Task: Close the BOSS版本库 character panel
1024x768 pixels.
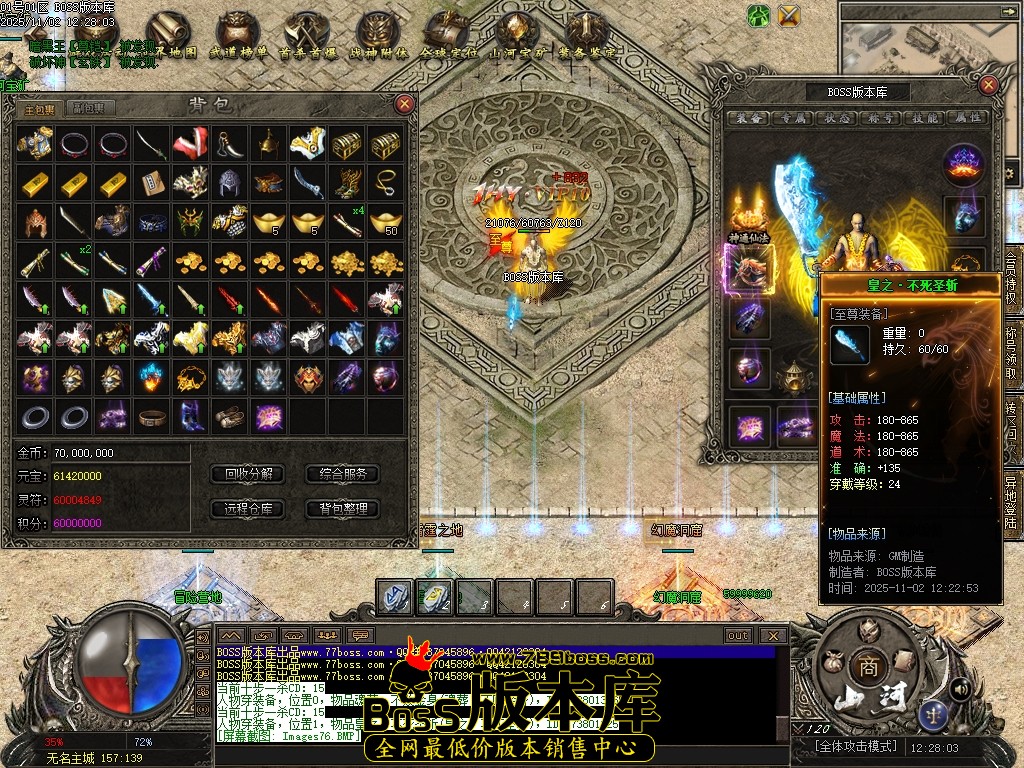Action: coord(989,87)
